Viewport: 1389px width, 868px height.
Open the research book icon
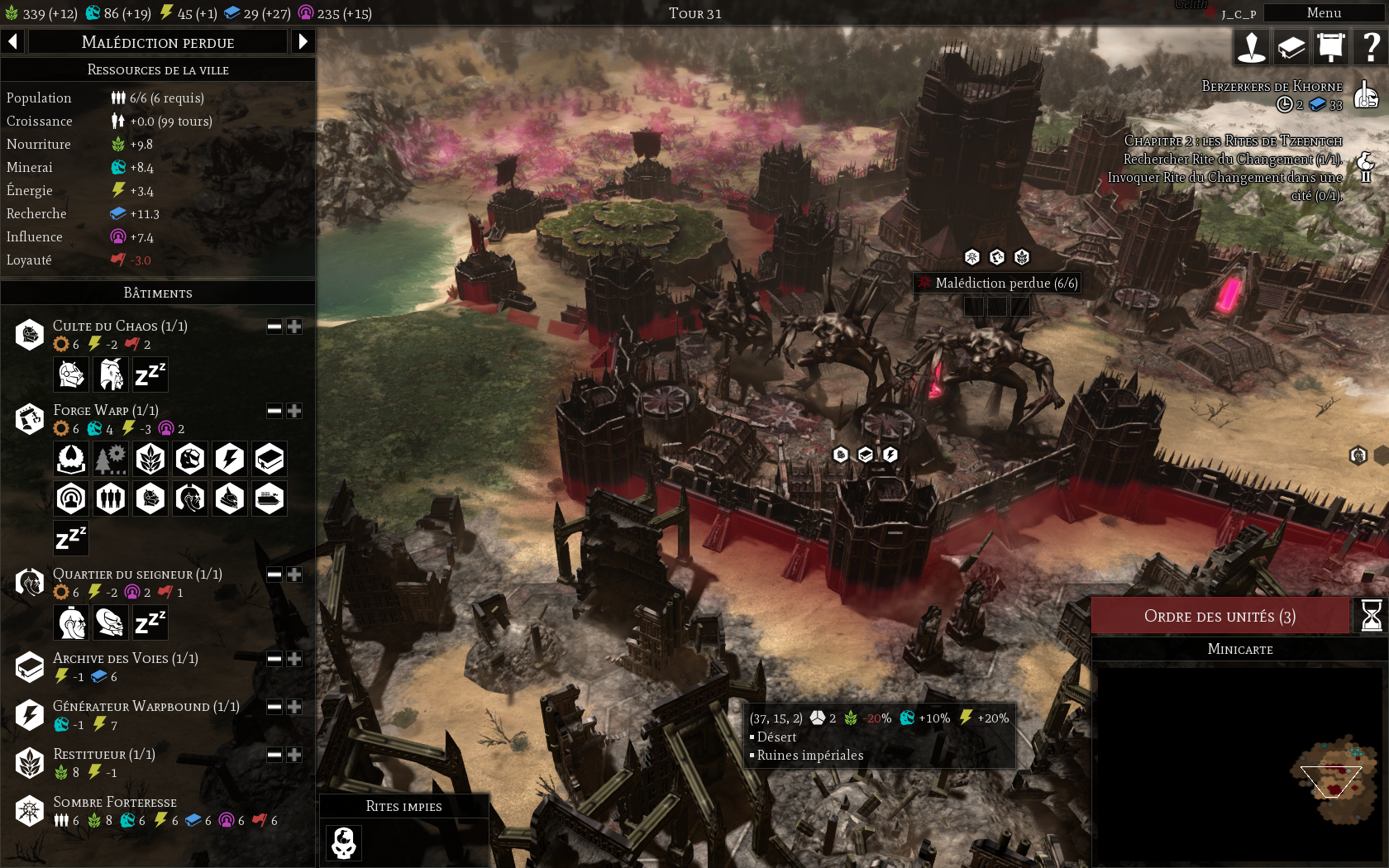pos(1291,47)
